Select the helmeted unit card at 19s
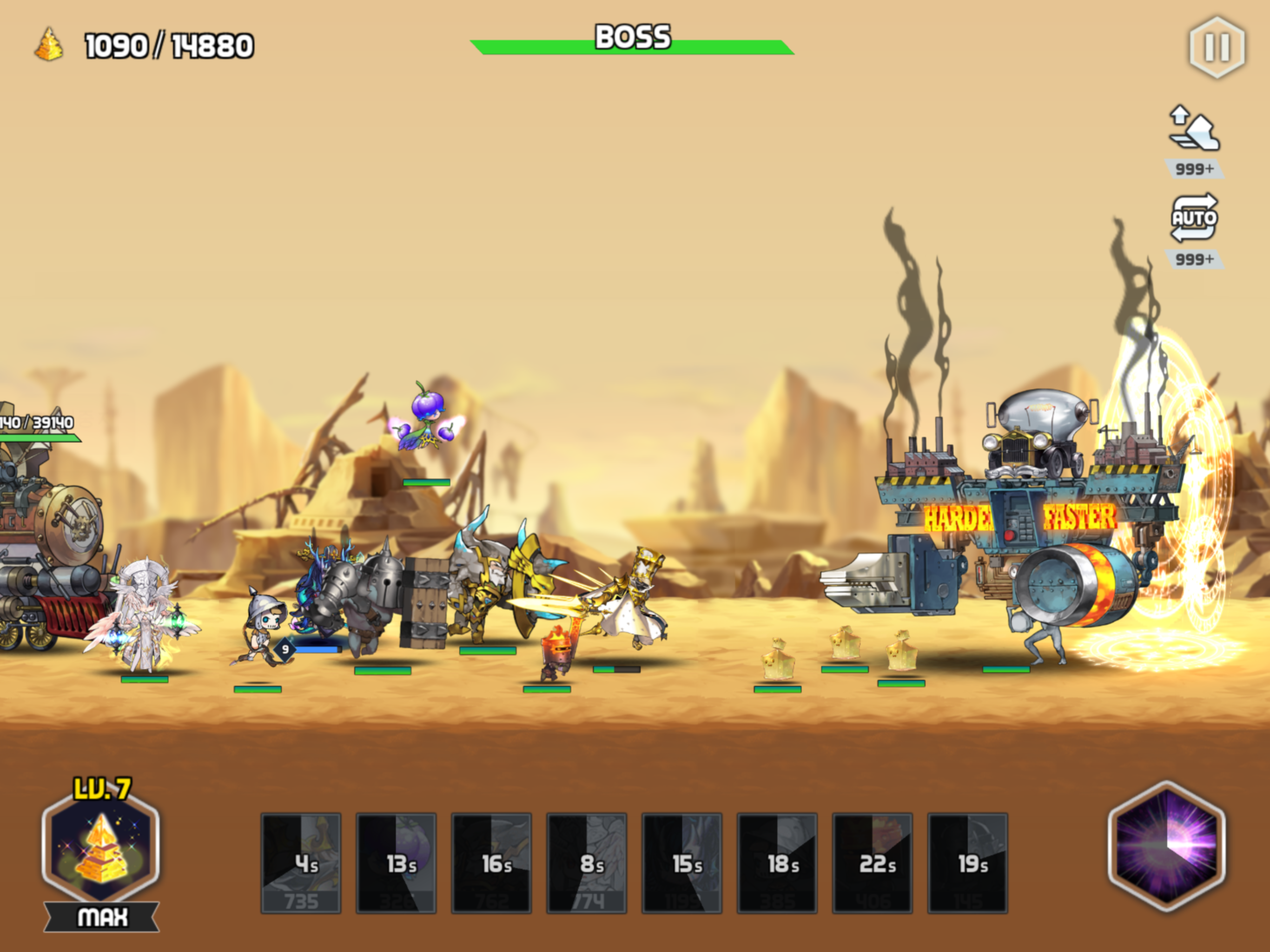The height and width of the screenshot is (952, 1270). (x=968, y=862)
